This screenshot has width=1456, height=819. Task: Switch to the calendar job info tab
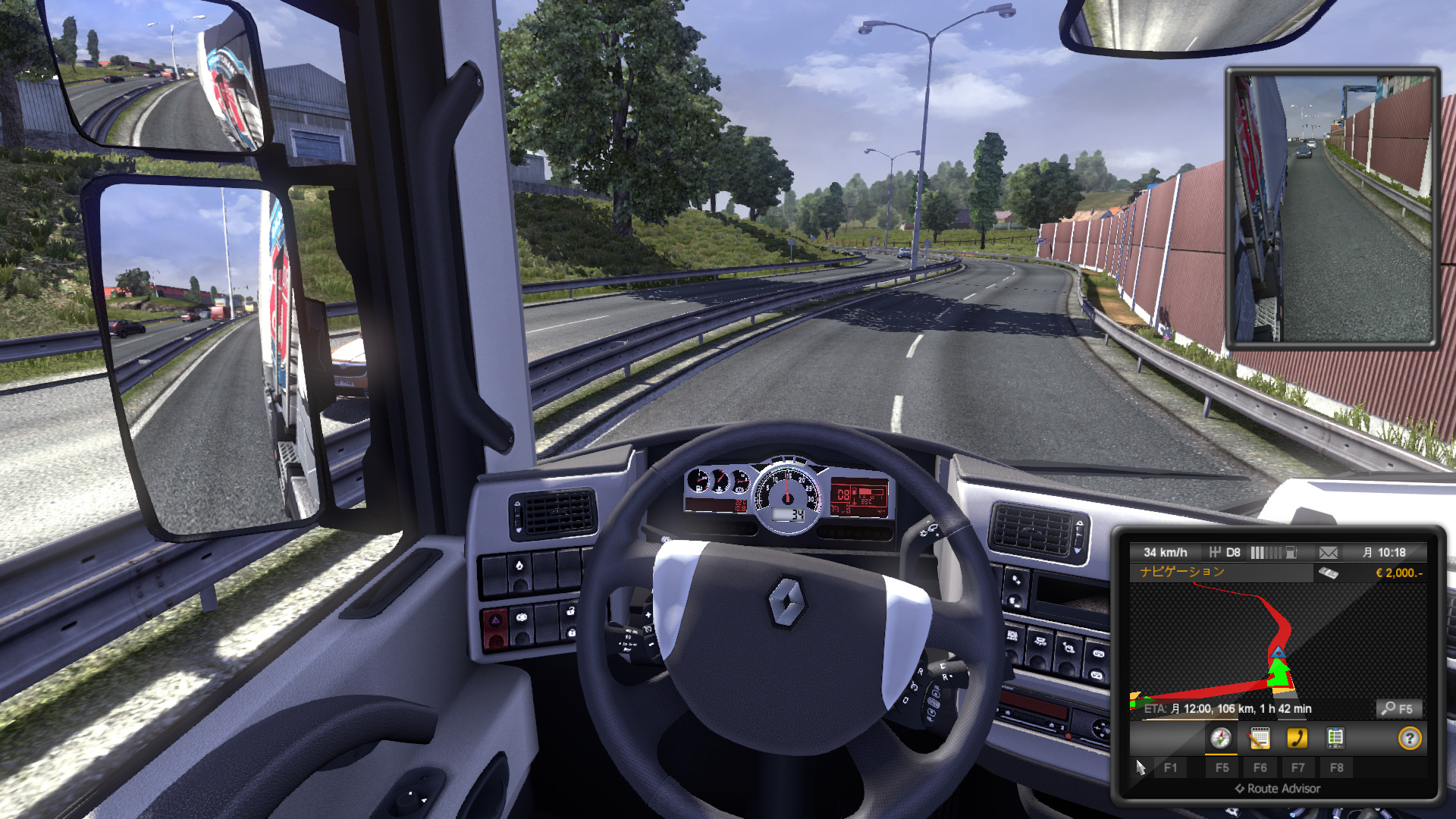1259,738
